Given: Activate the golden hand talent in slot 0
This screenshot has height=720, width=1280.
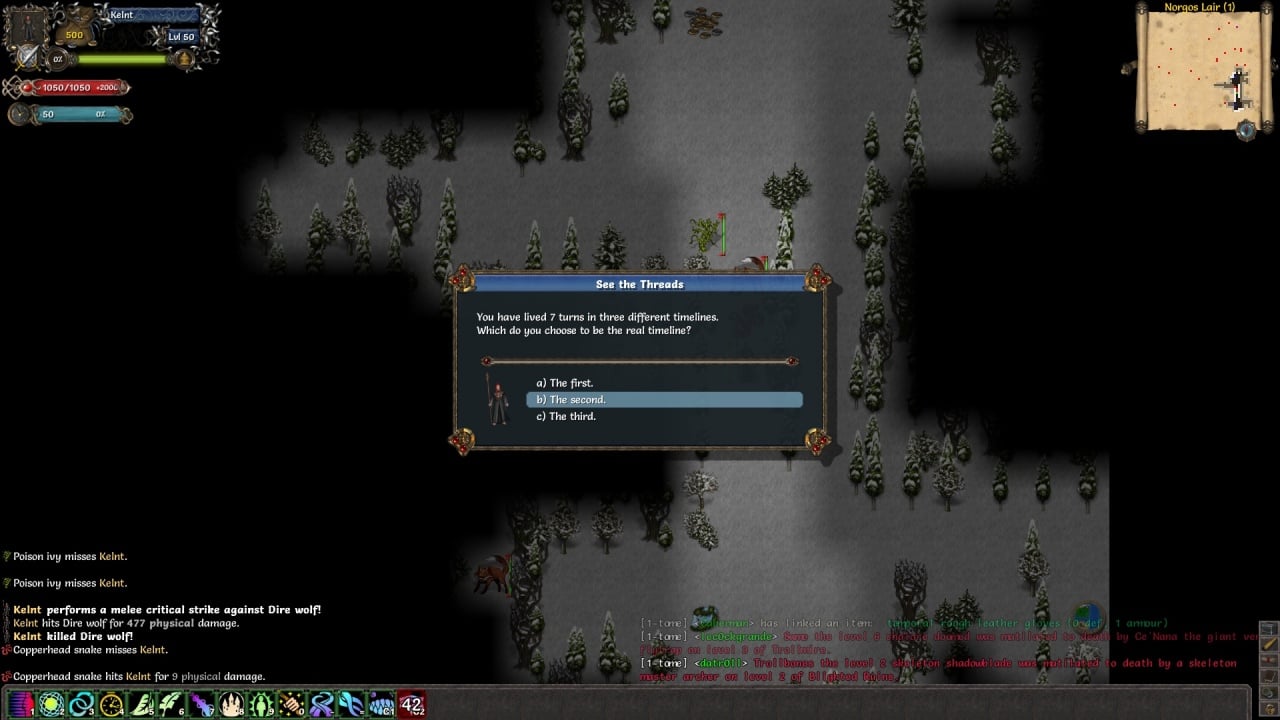Looking at the screenshot, I should coord(291,704).
